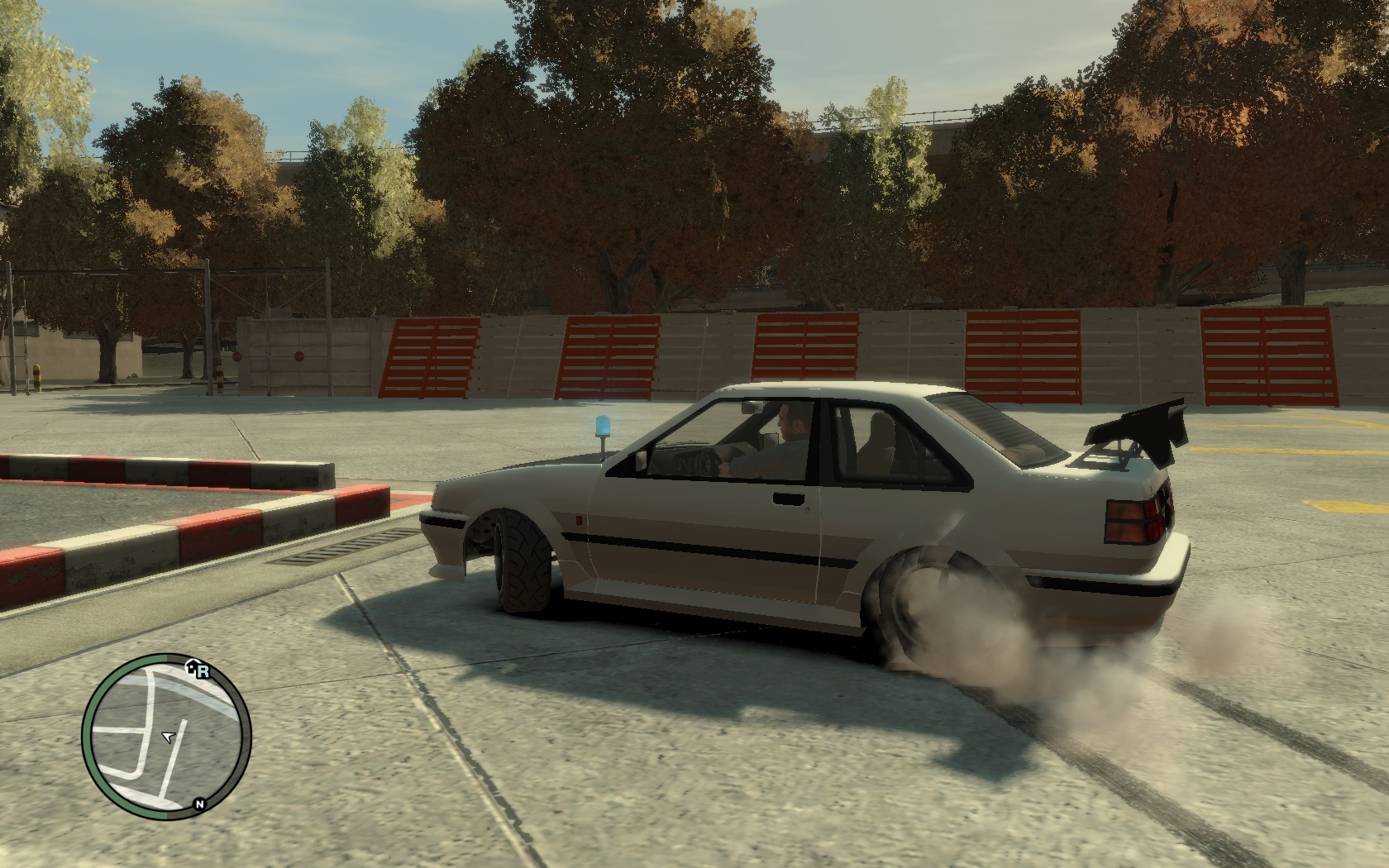Open the circular radar minimap

pyautogui.click(x=166, y=737)
